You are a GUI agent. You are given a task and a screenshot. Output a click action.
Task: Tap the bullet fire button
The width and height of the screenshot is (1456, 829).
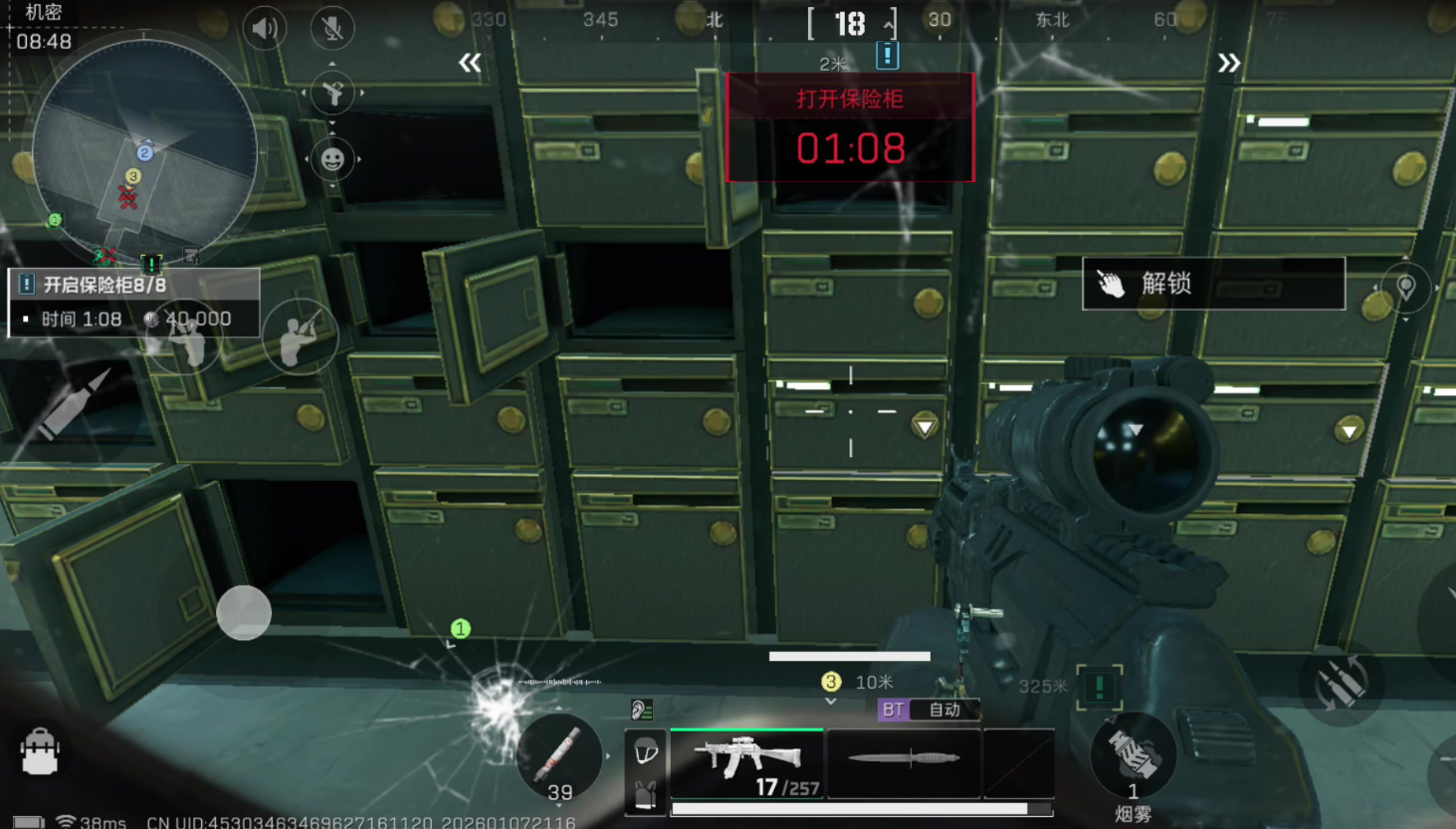tap(73, 404)
